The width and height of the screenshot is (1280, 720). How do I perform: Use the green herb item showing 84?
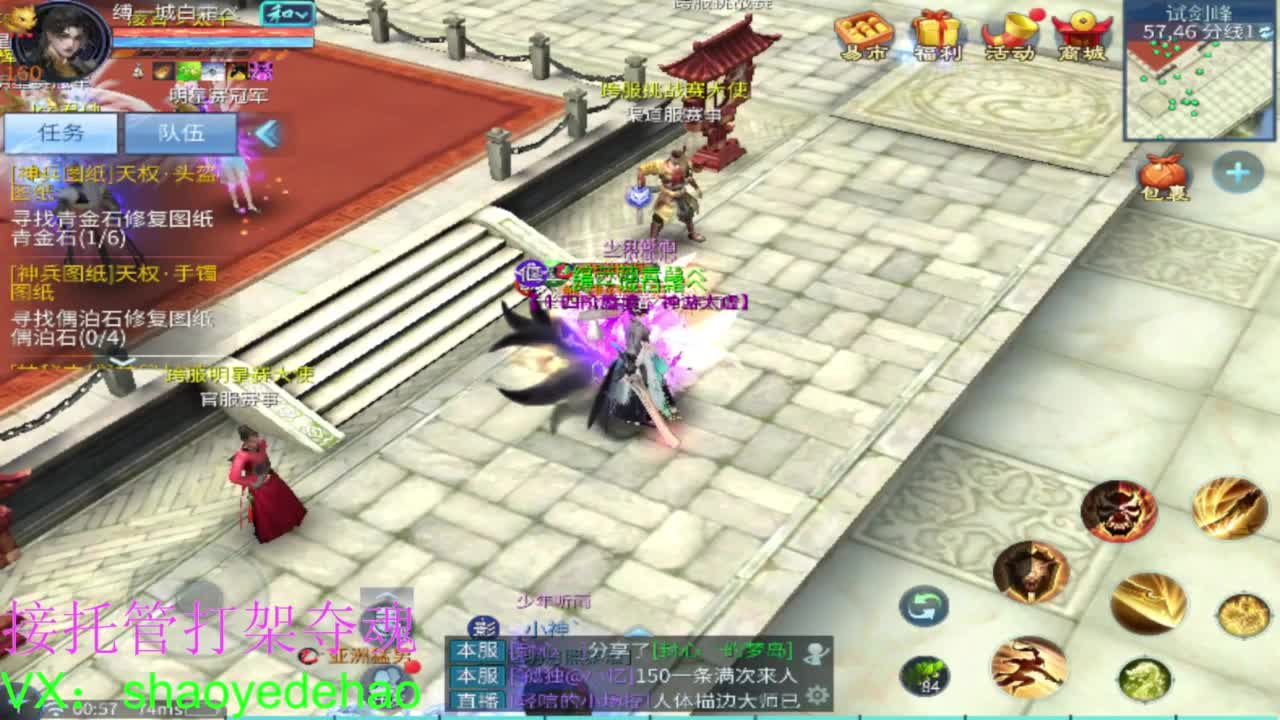point(923,675)
